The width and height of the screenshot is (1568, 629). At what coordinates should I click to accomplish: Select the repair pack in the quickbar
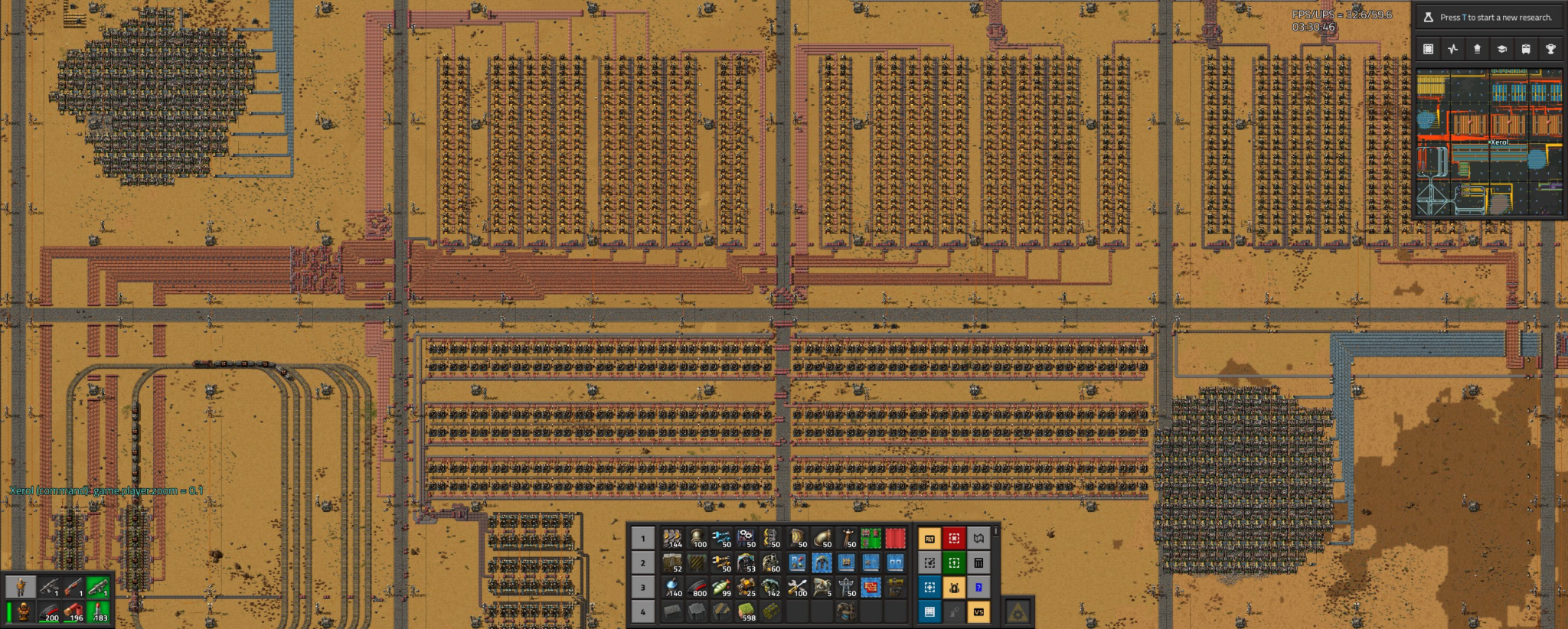point(798,587)
